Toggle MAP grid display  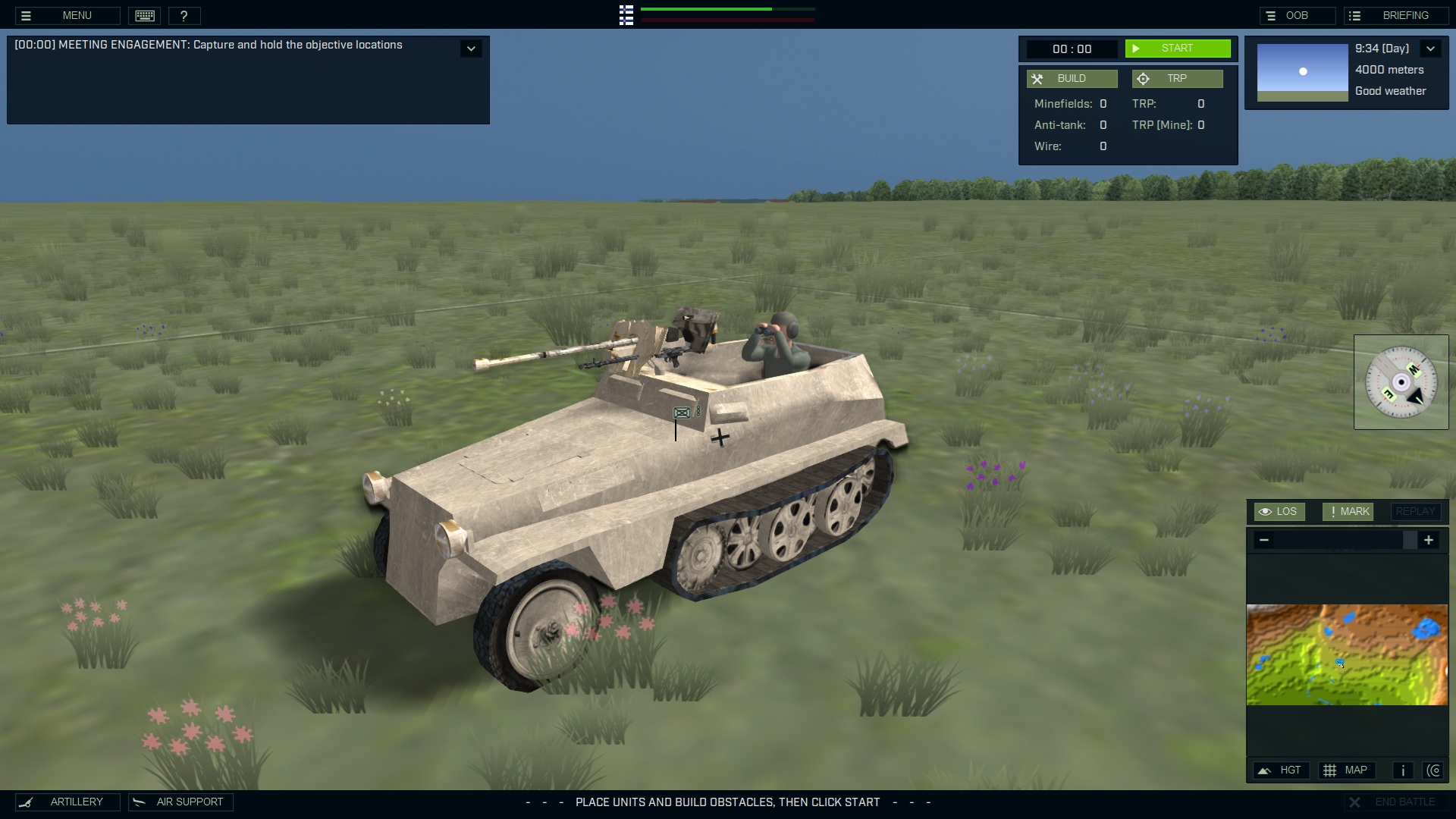1348,770
